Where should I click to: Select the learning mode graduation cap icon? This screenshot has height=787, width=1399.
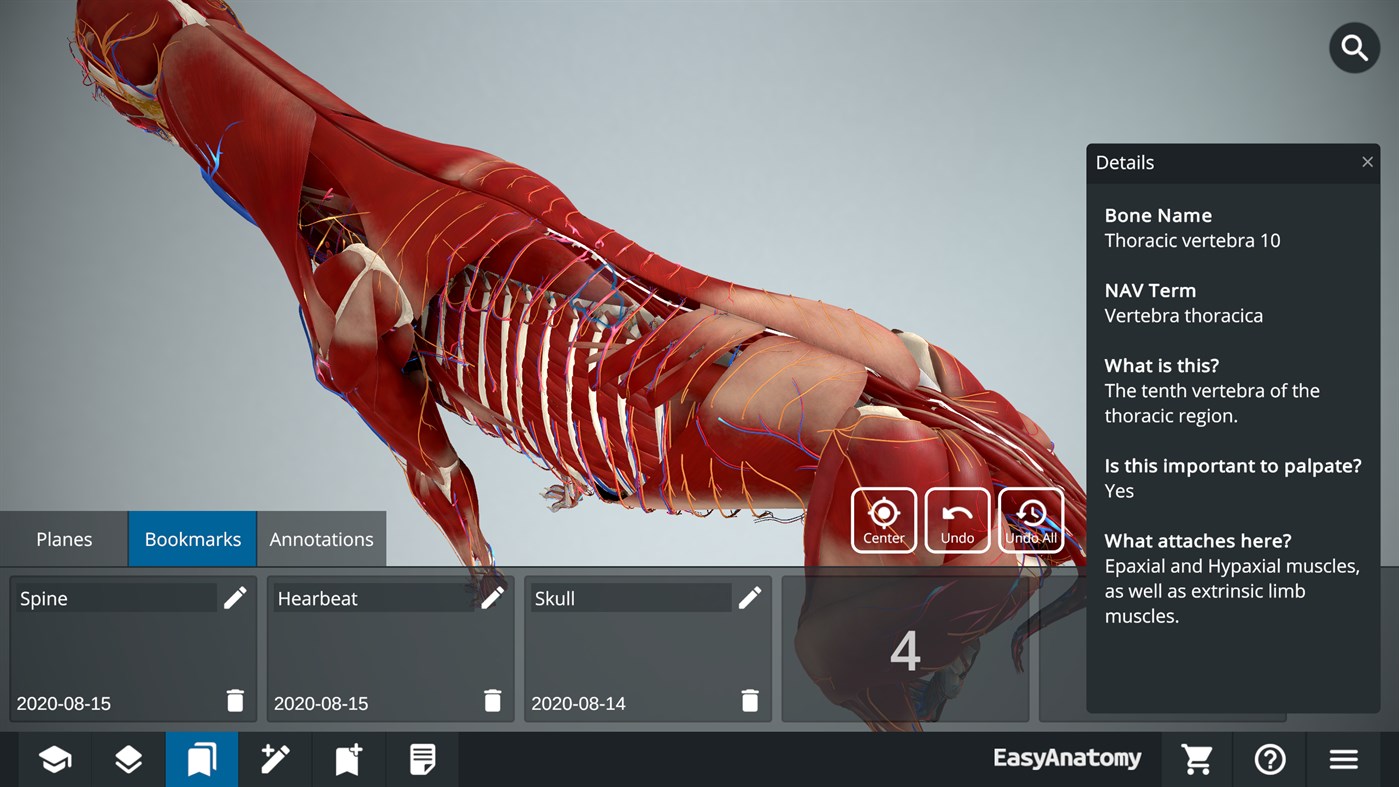click(54, 759)
